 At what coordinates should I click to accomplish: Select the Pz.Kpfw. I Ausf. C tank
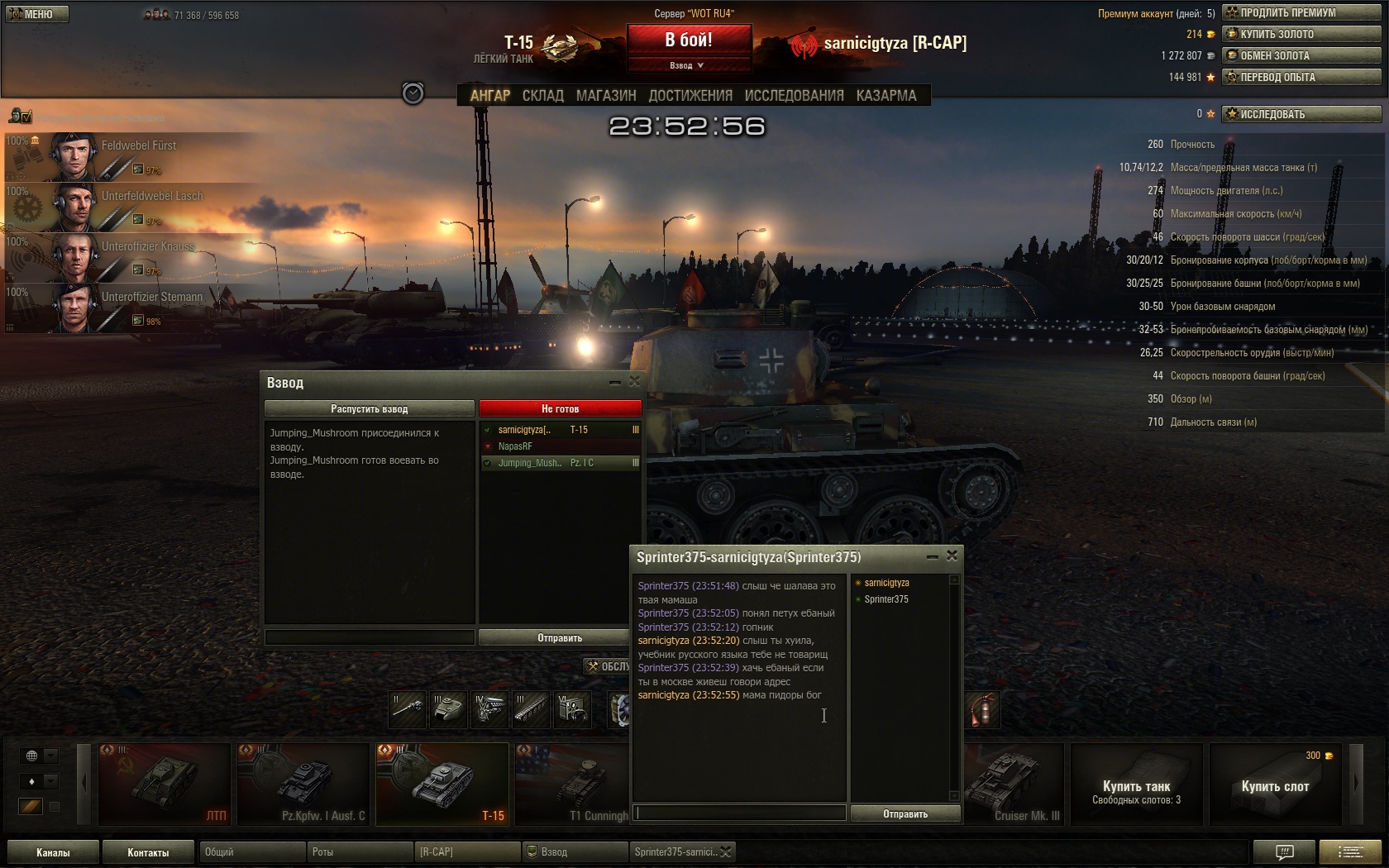pyautogui.click(x=303, y=784)
